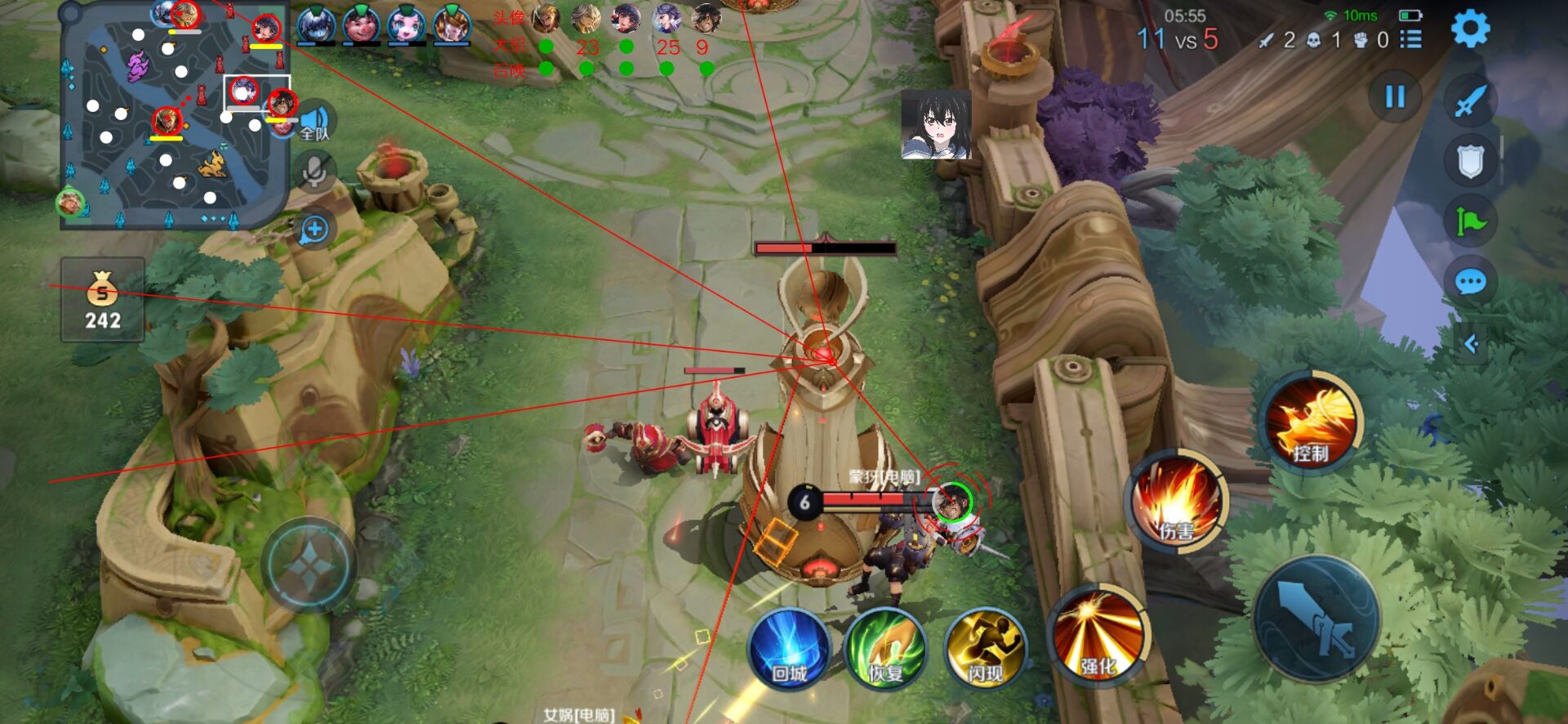This screenshot has height=724, width=1568.
Task: Open the settings gear
Action: point(1470,29)
